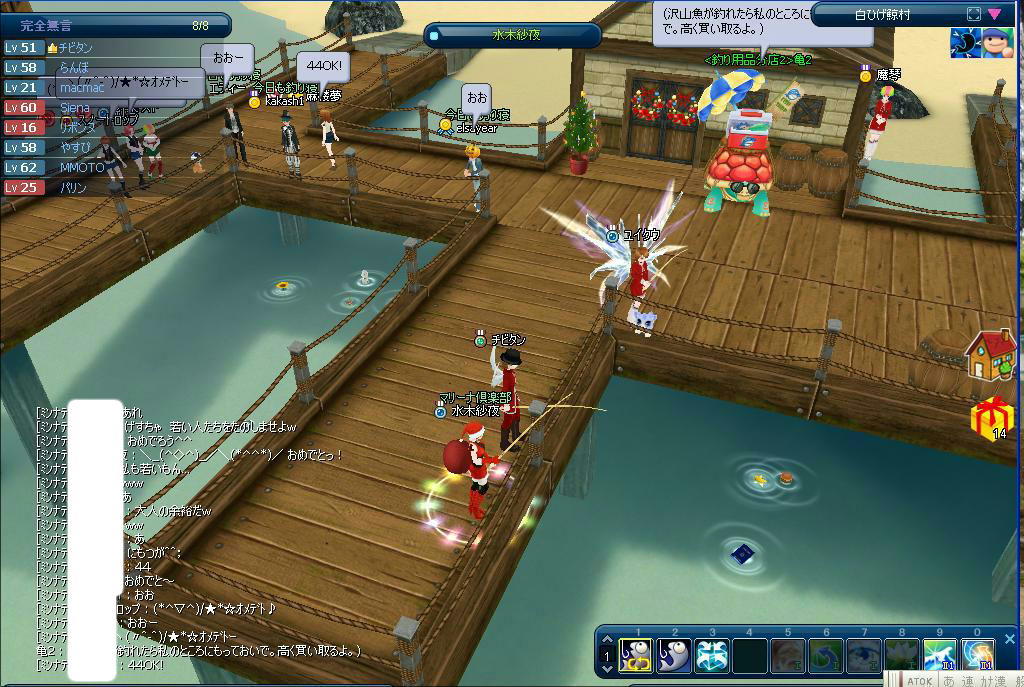Image resolution: width=1024 pixels, height=687 pixels.
Task: Activate the eye skill in slot 7
Action: pos(863,655)
